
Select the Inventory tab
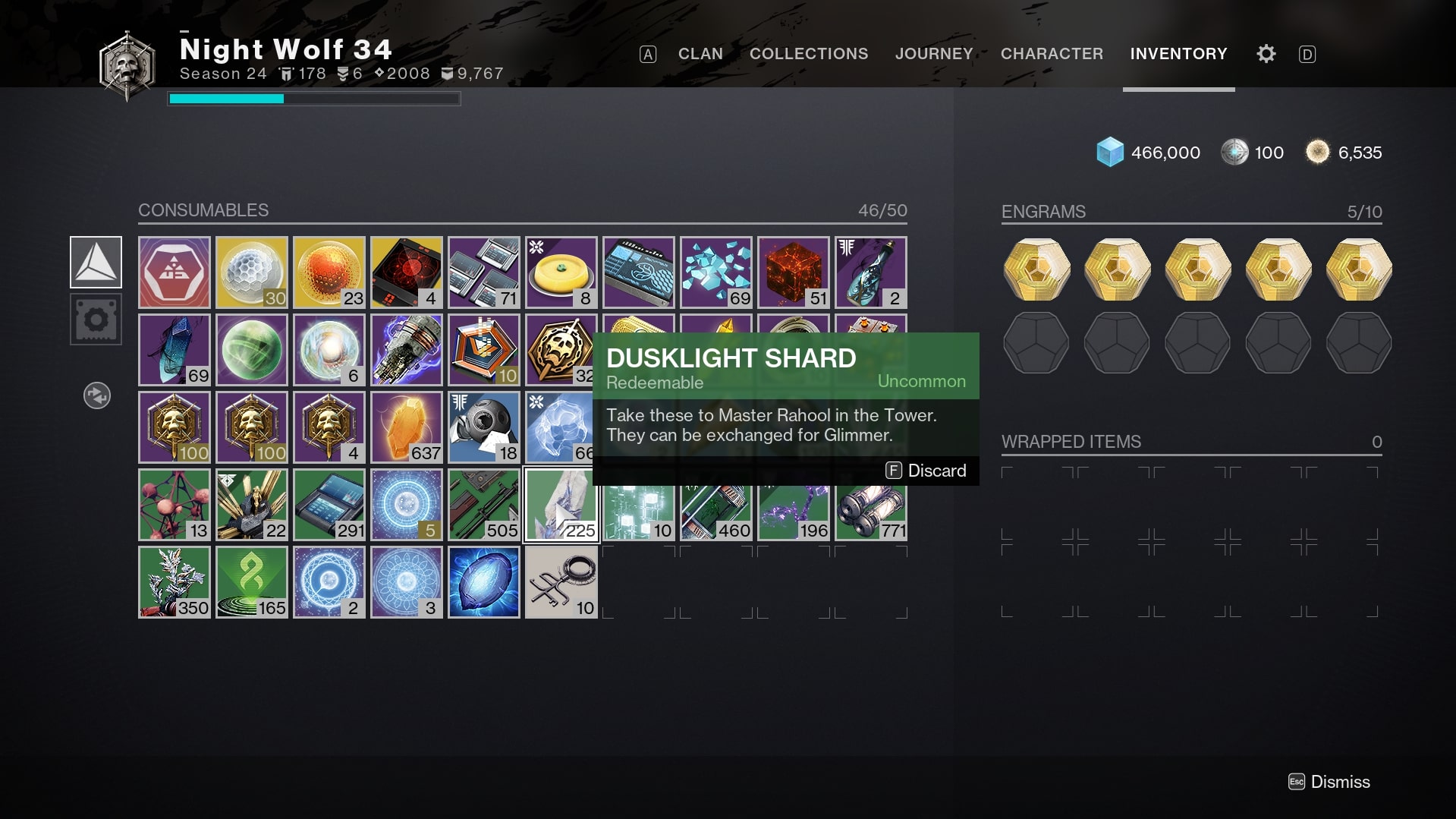1178,54
